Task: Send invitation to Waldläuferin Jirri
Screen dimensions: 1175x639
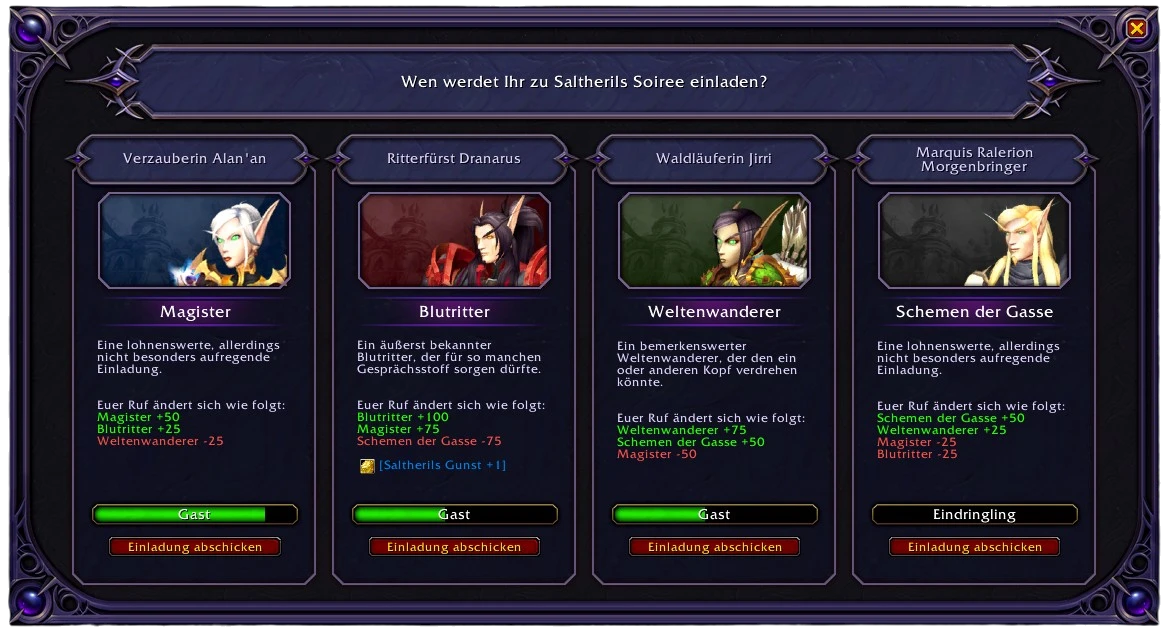Action: 714,547
